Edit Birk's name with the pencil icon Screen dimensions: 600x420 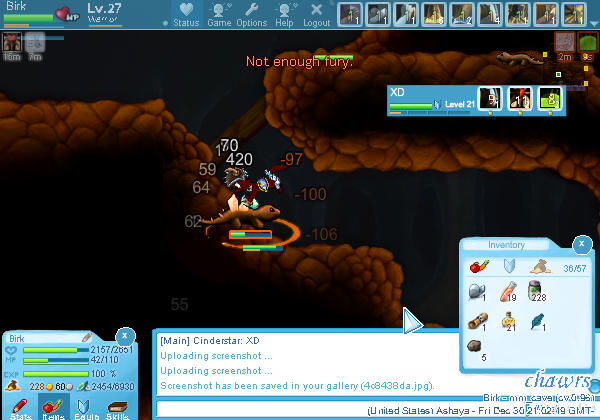(87, 339)
